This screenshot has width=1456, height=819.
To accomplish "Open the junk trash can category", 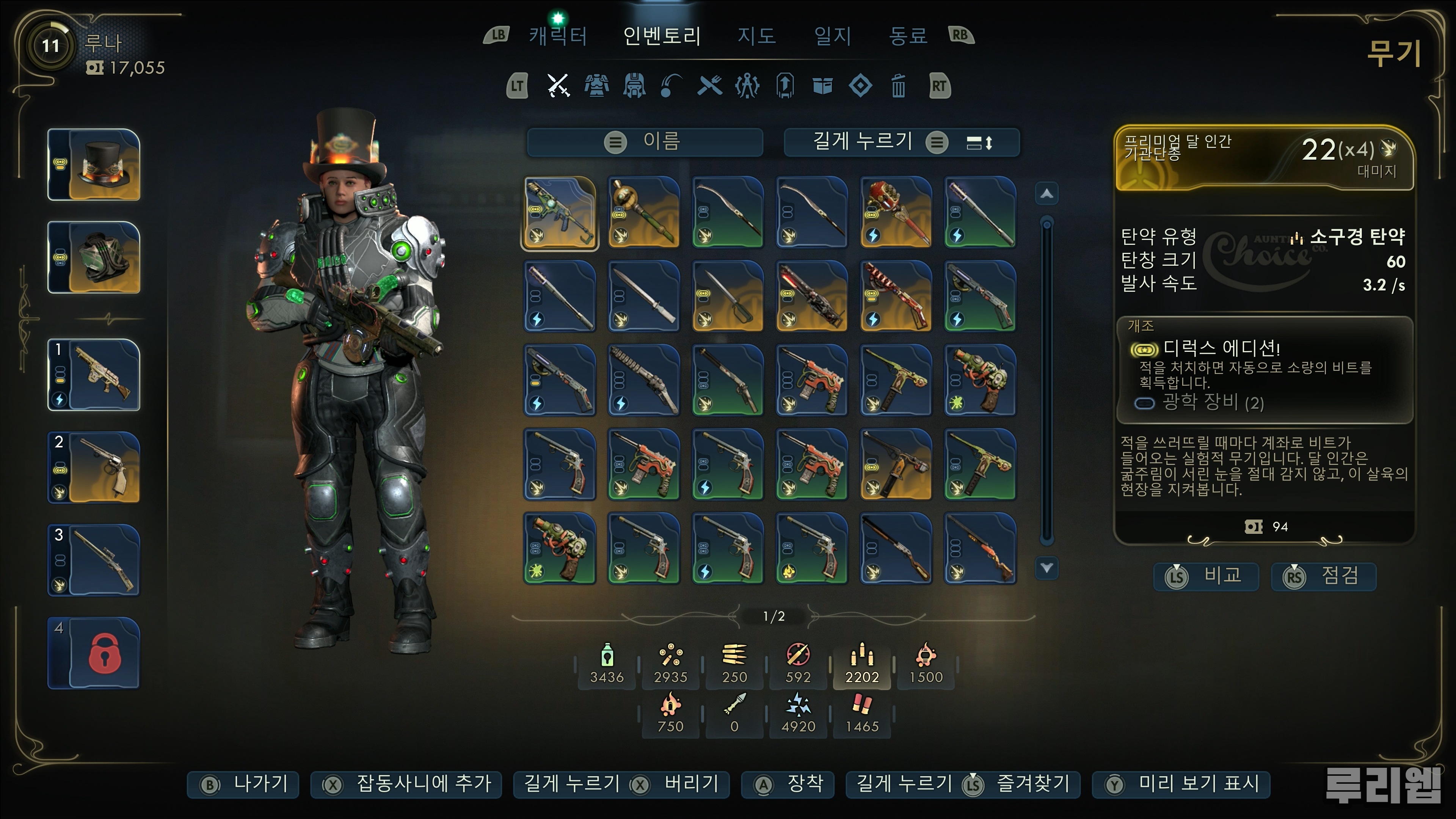I will [x=898, y=86].
